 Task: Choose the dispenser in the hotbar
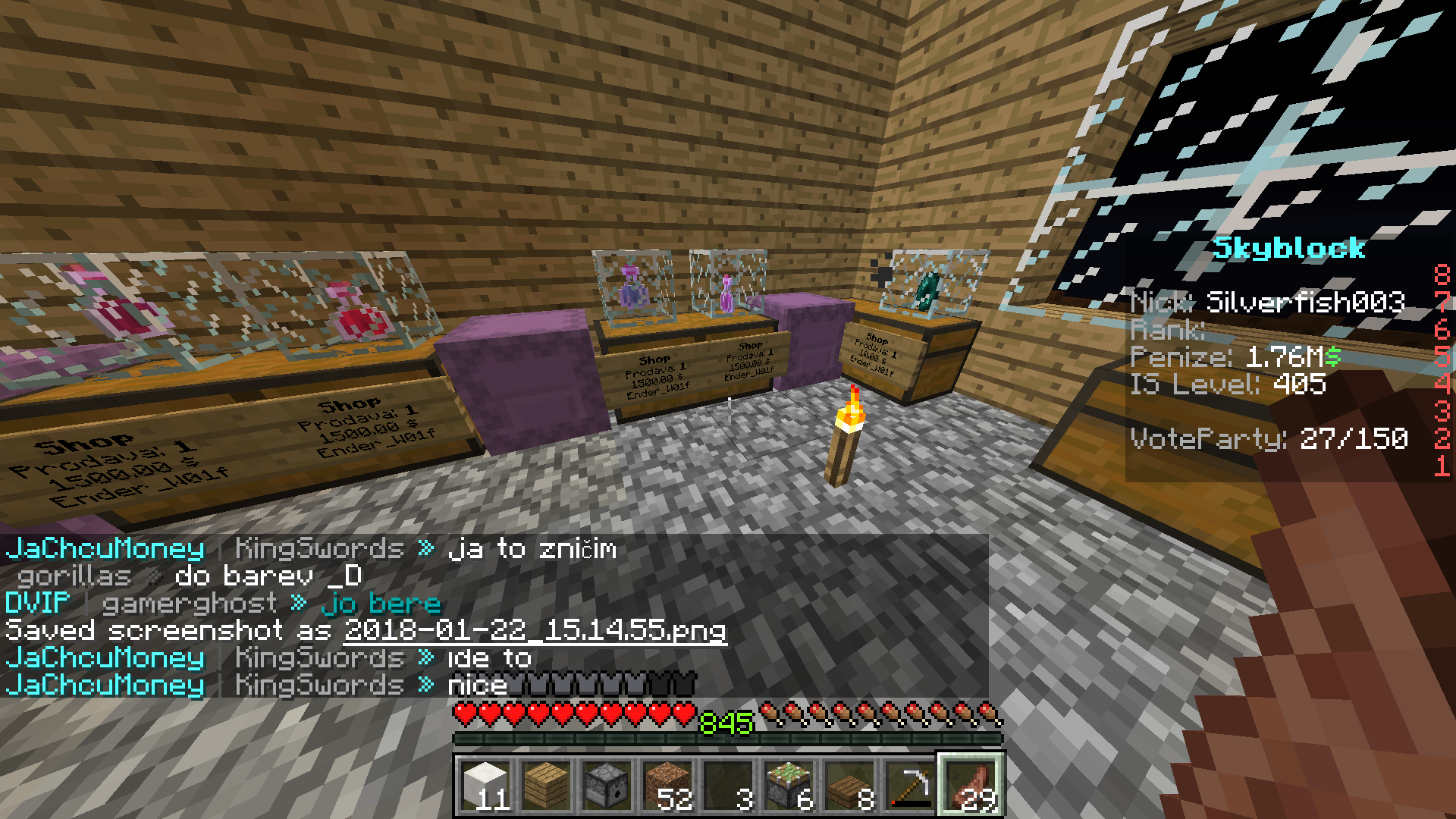[x=607, y=786]
